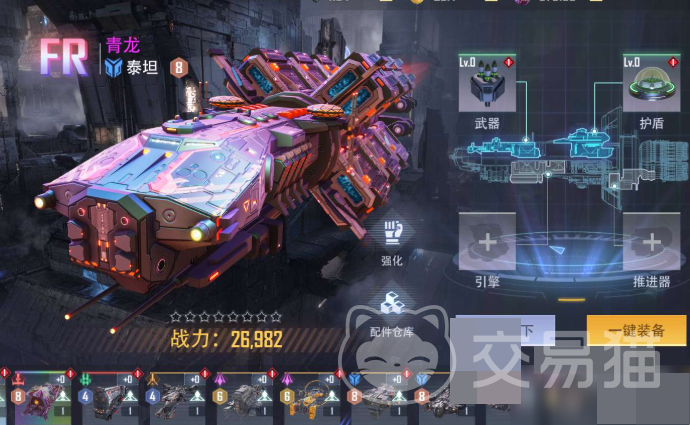Tap the orange 一键装备 auto-equip button
This screenshot has height=425, width=690.
(636, 330)
